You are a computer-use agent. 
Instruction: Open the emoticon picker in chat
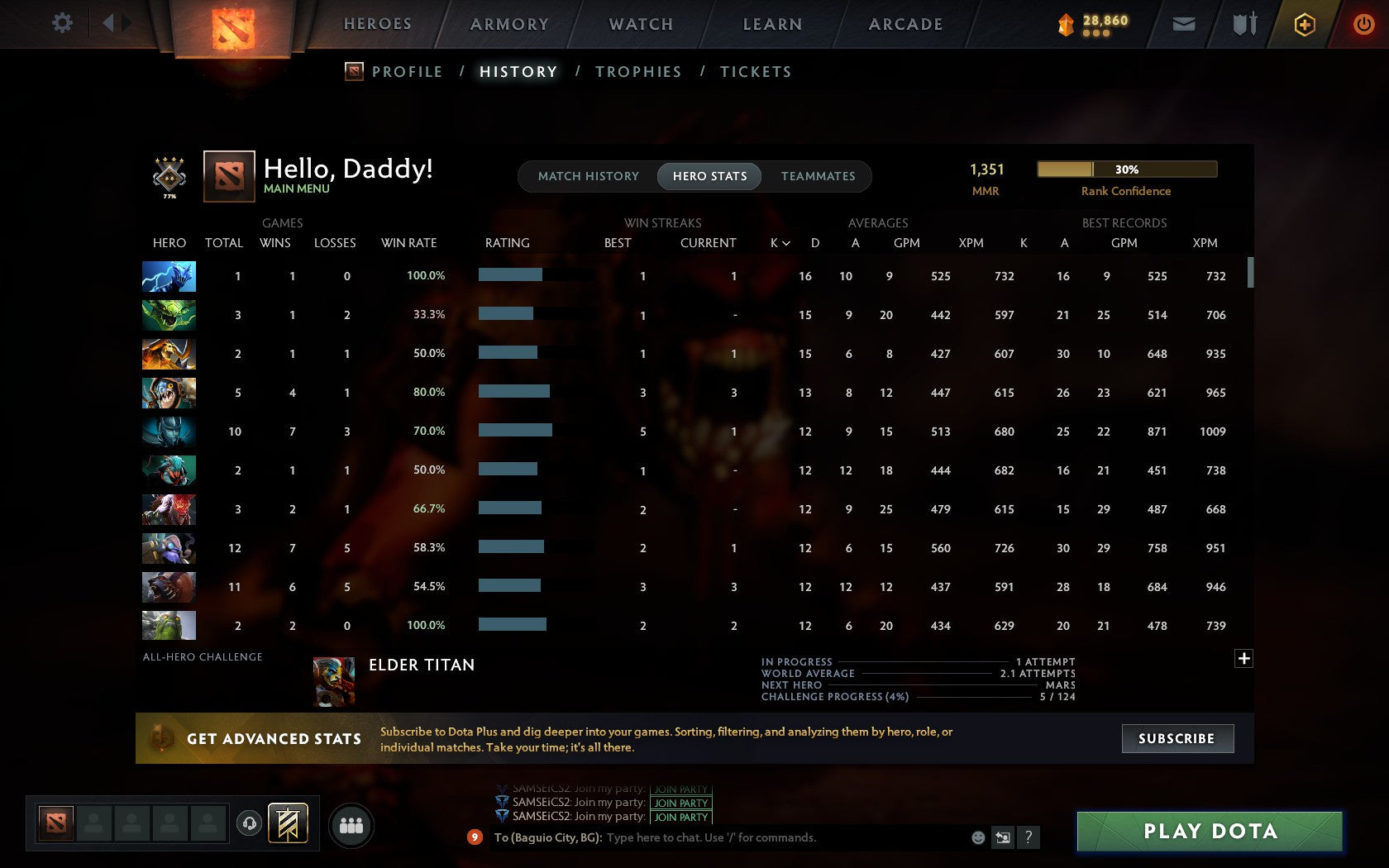pyautogui.click(x=980, y=837)
